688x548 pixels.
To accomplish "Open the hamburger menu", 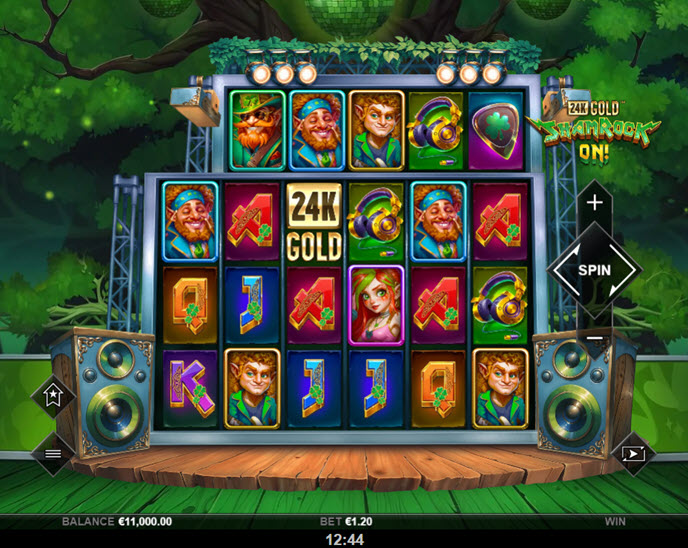I will [x=52, y=453].
